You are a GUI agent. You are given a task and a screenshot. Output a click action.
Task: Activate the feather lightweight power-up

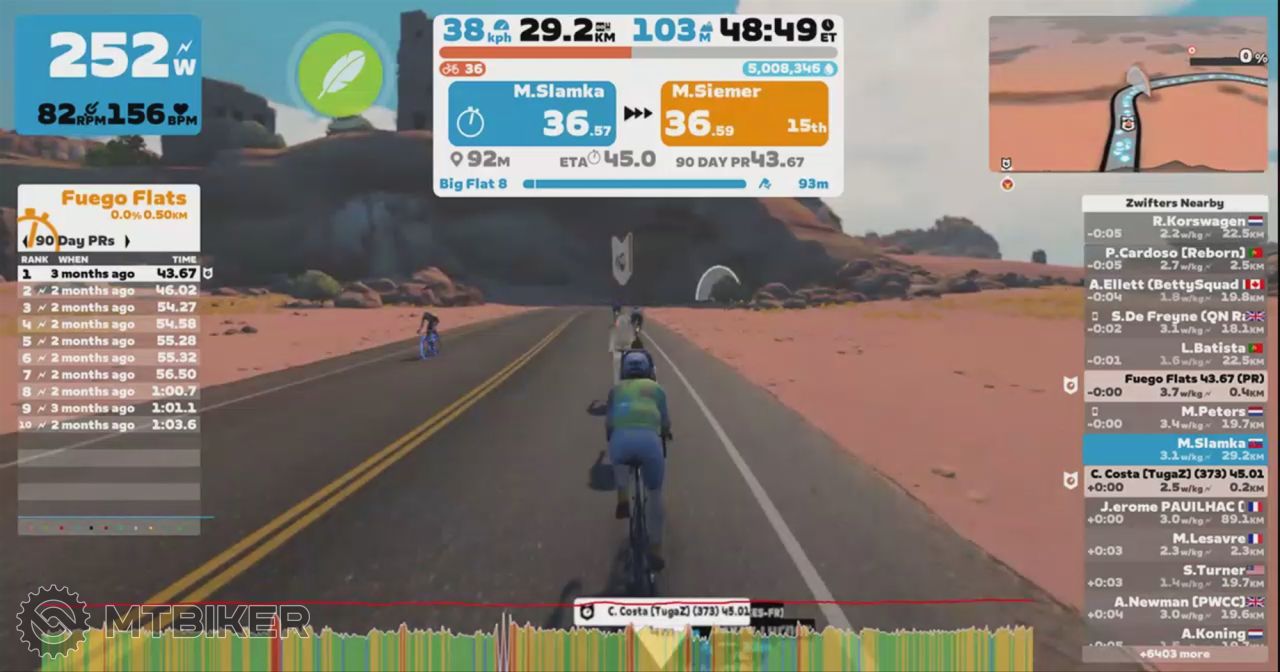click(340, 75)
